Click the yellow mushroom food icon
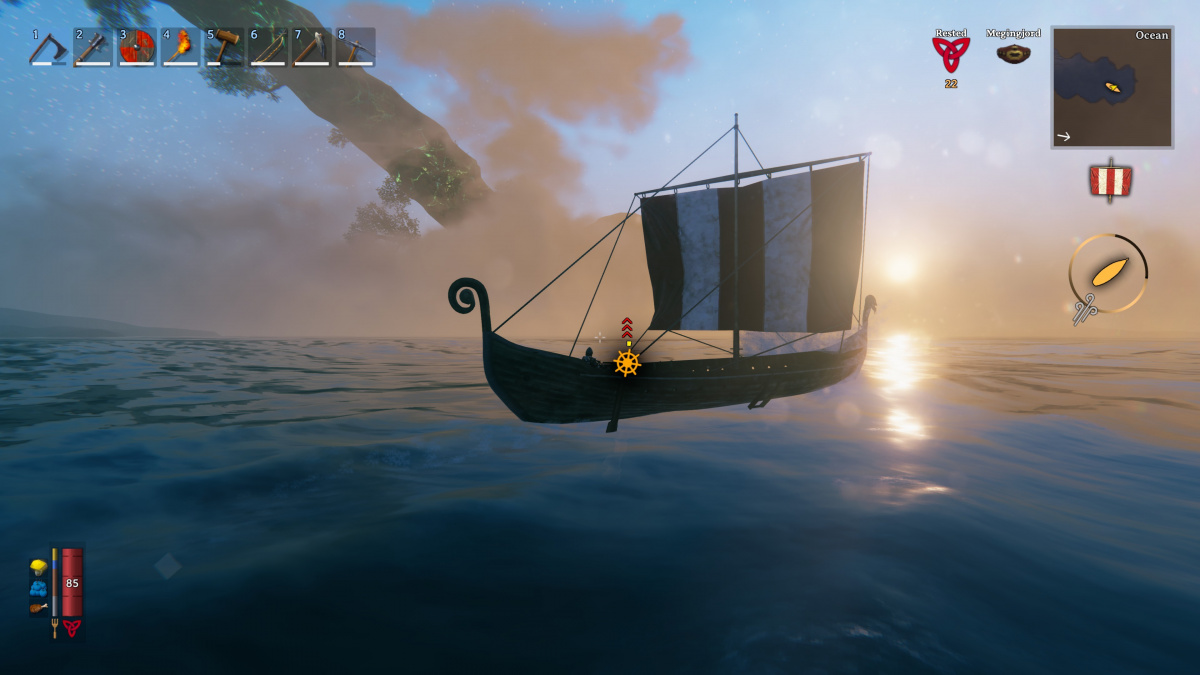This screenshot has height=675, width=1200. click(x=38, y=567)
